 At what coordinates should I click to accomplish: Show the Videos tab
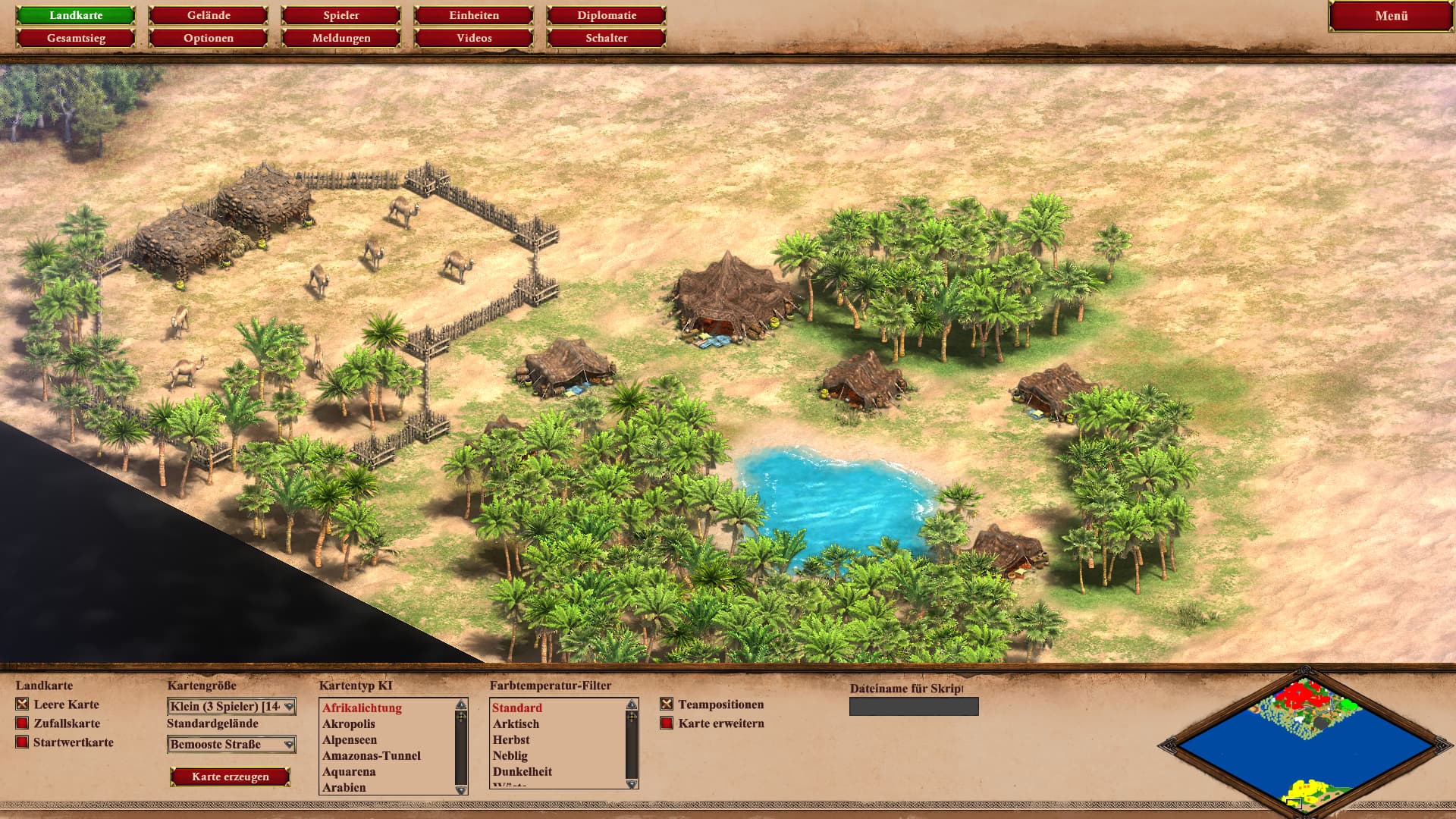tap(474, 38)
